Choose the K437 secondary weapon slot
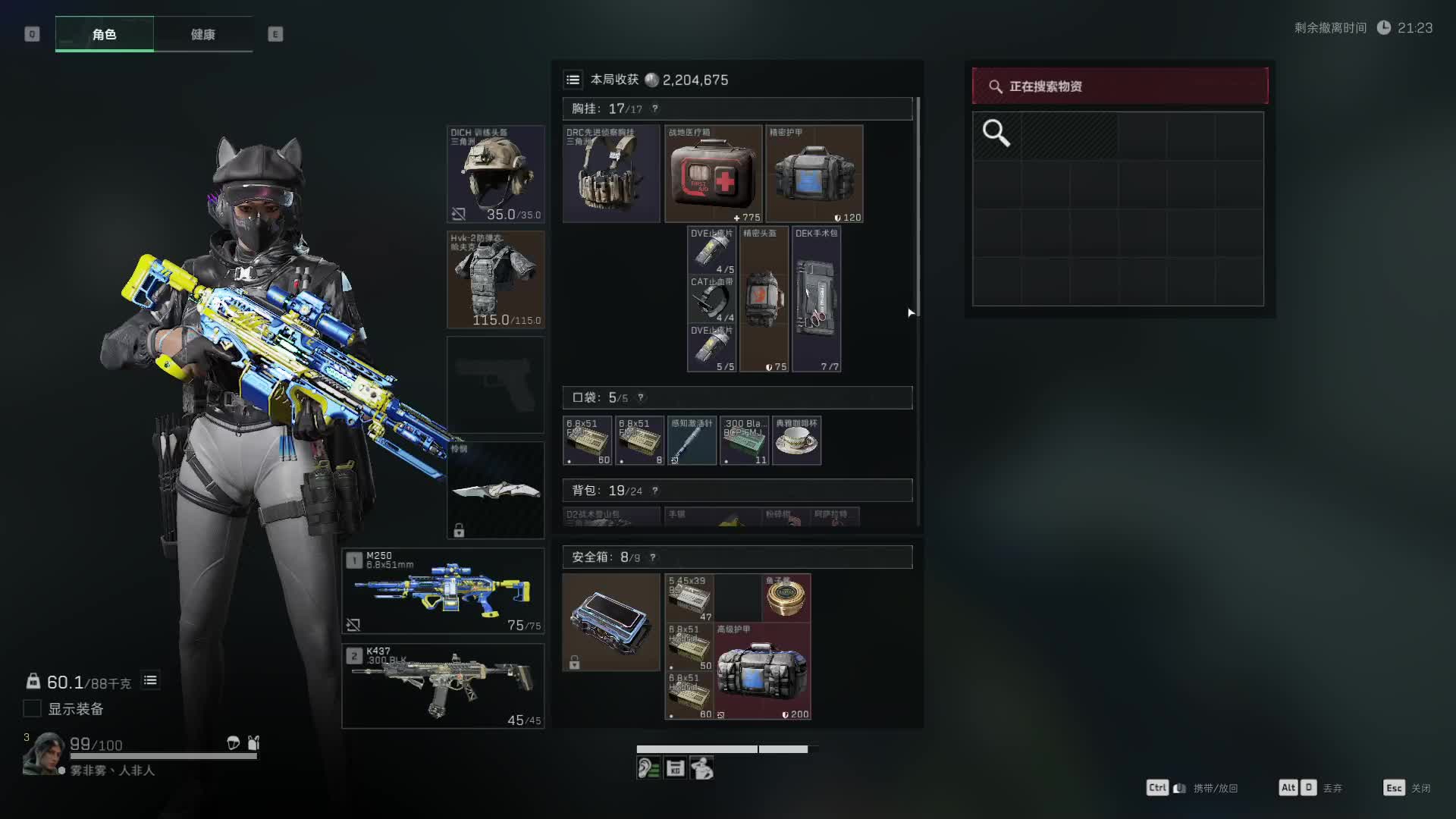 tap(443, 686)
